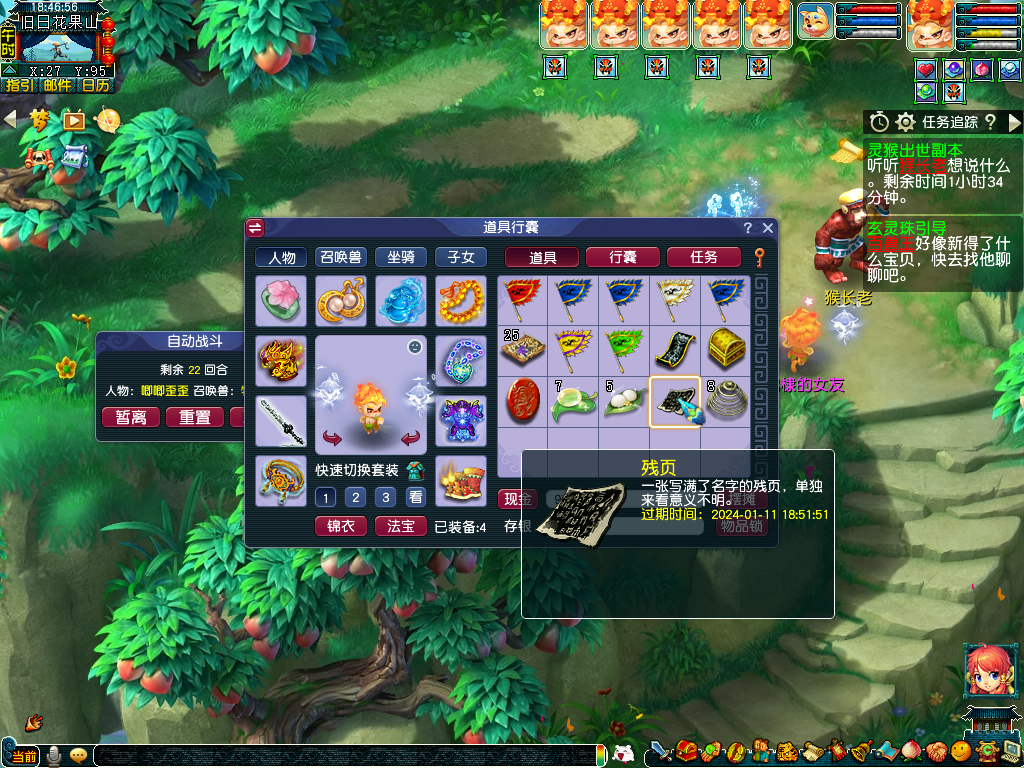Screen dimensions: 1024x768
Task: Reset auto battle with 重置
Action: pos(195,417)
